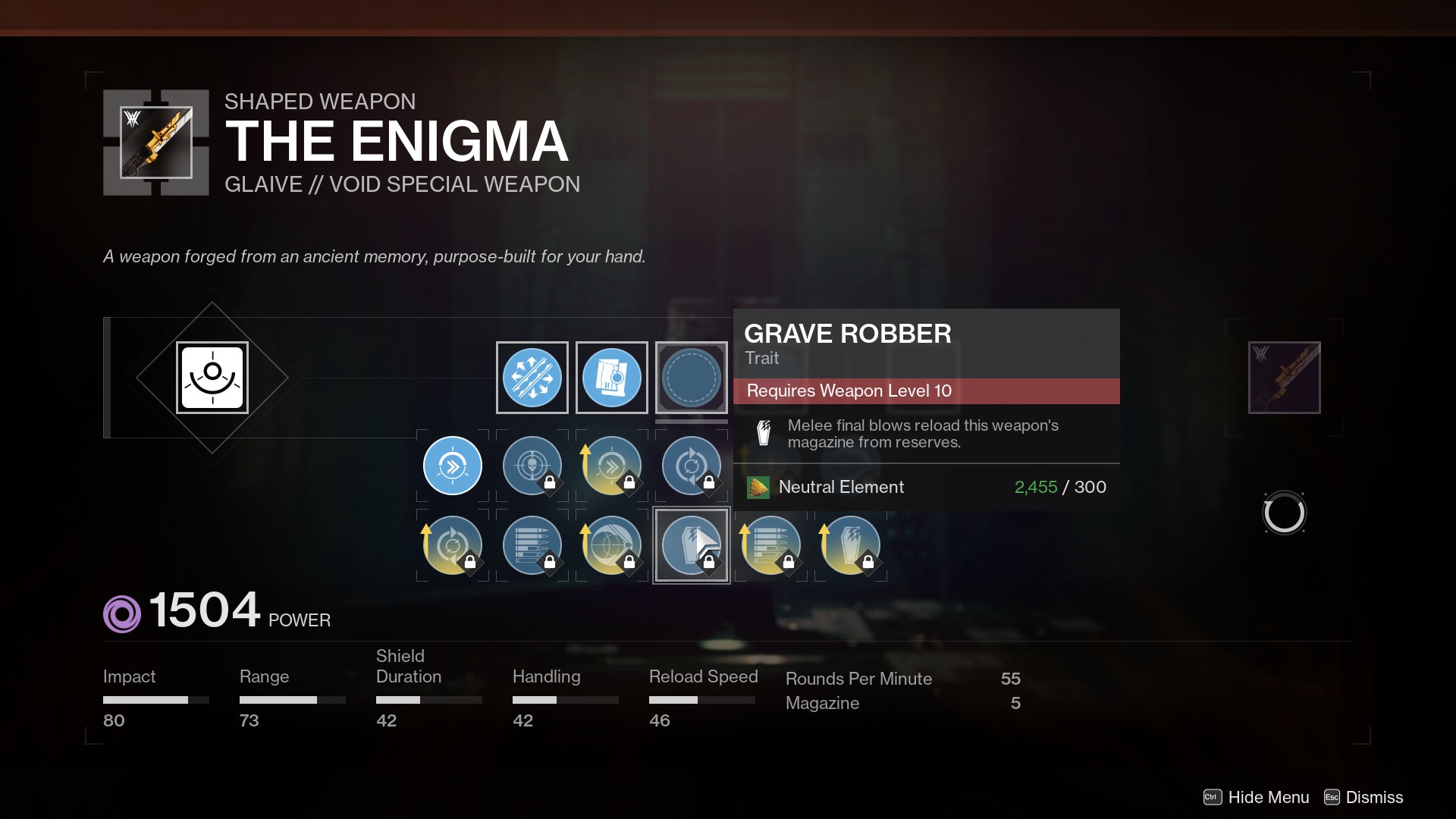
Task: Click the Dismiss button
Action: point(1373,797)
